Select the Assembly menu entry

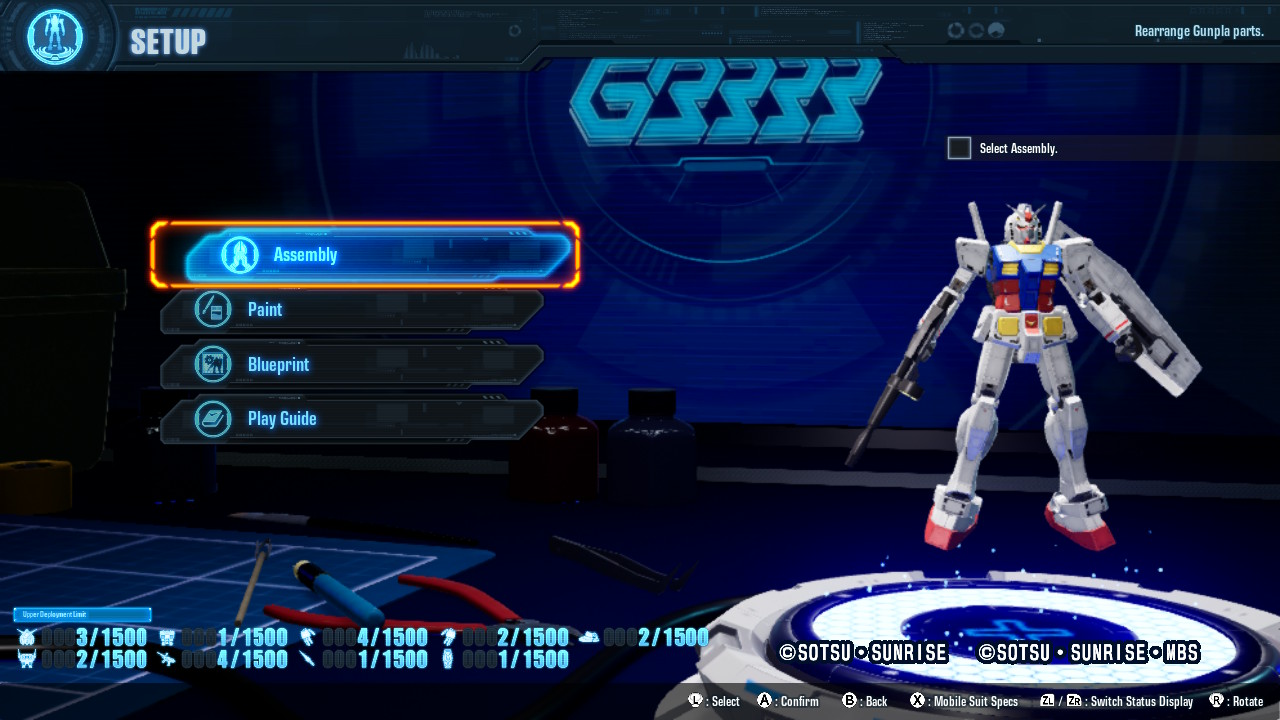365,255
